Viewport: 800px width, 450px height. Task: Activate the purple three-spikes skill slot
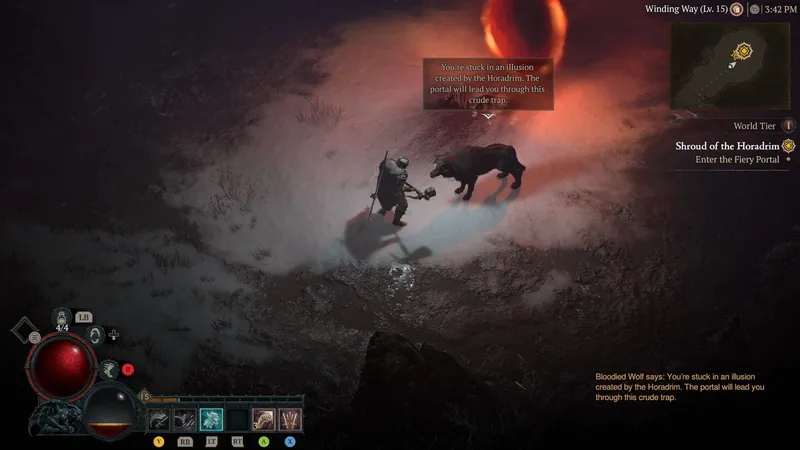[x=289, y=419]
